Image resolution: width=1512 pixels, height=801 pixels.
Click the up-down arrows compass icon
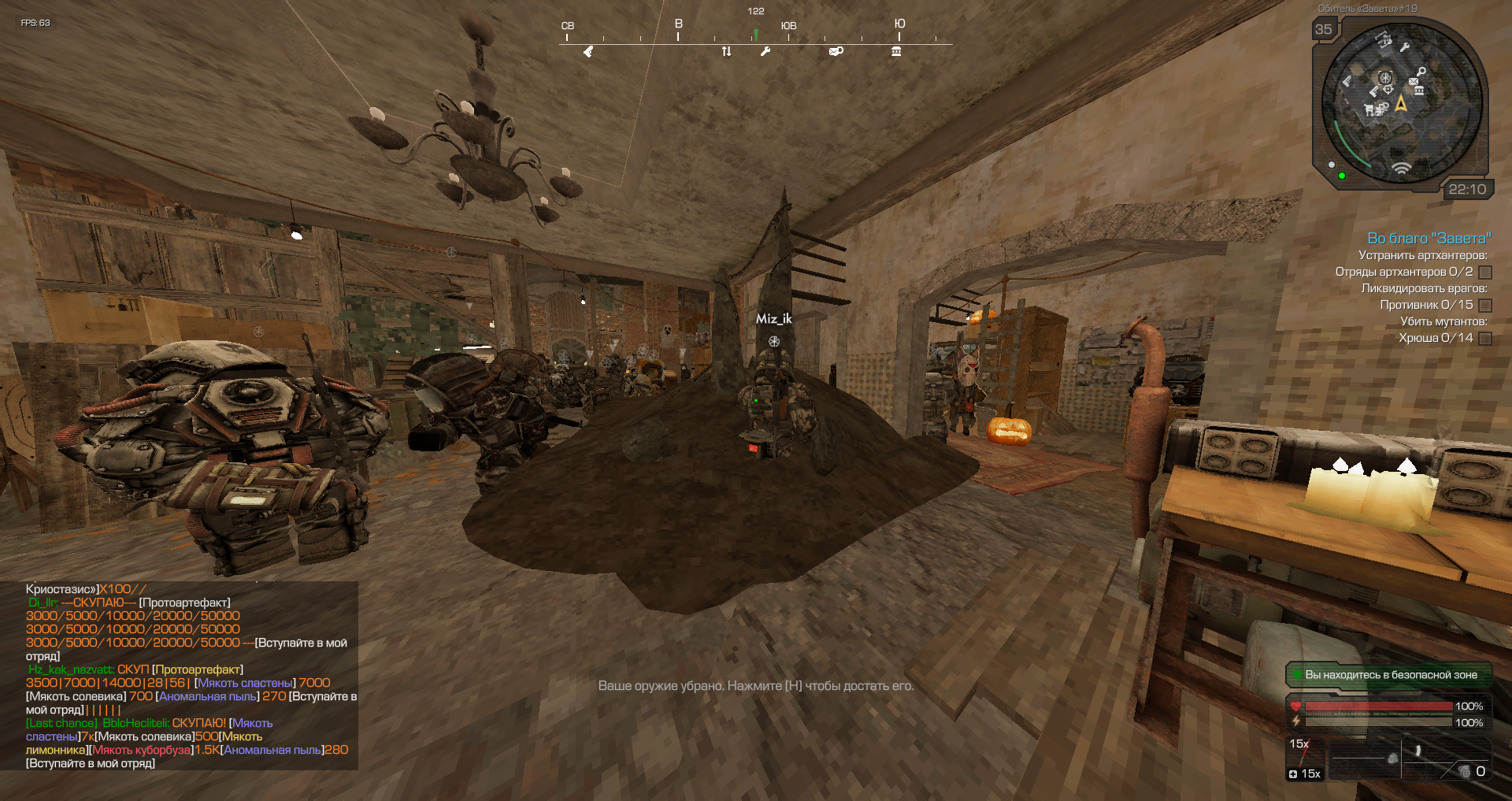click(x=726, y=51)
